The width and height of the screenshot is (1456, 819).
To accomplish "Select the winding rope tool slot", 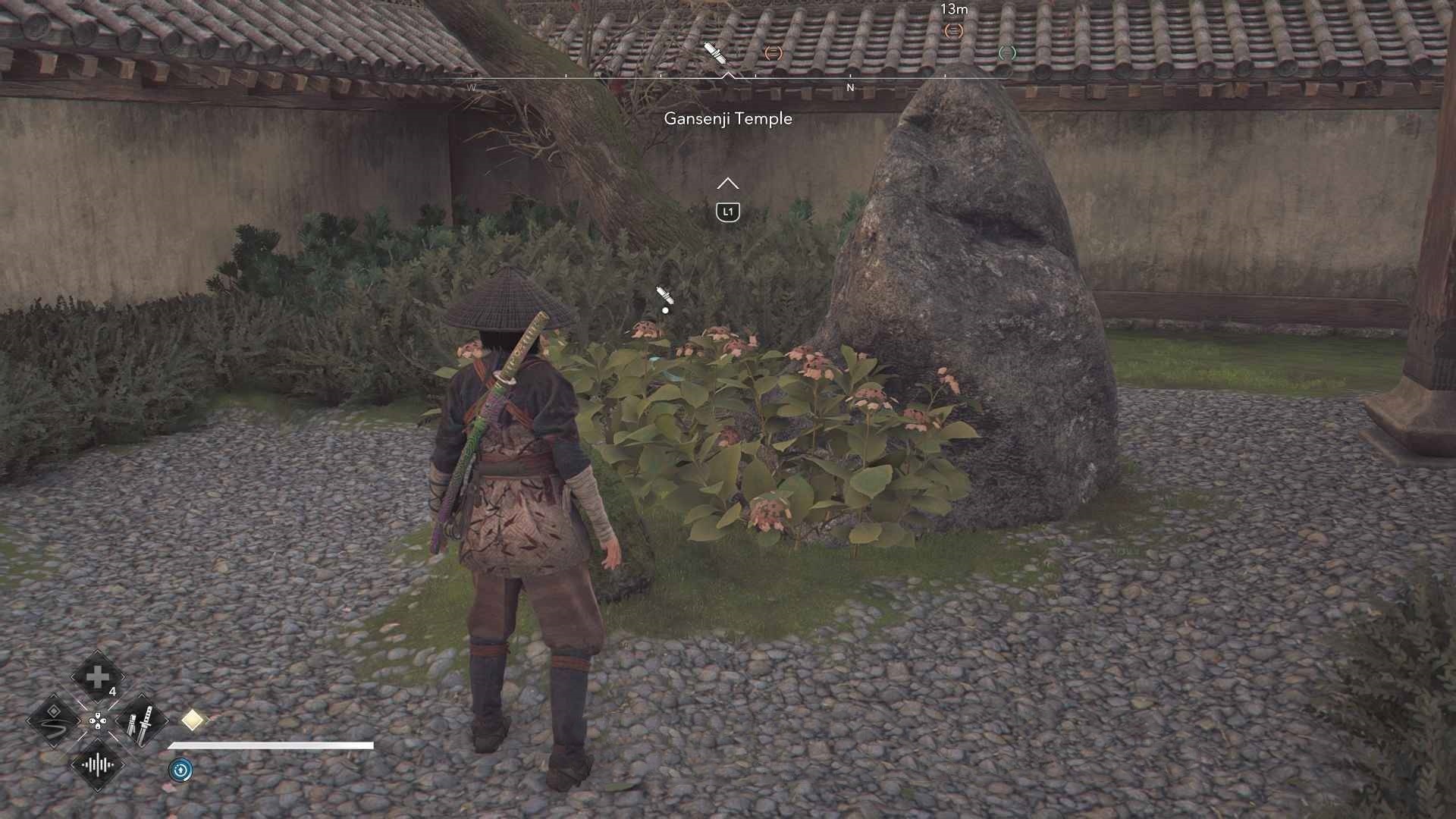I will (x=54, y=720).
